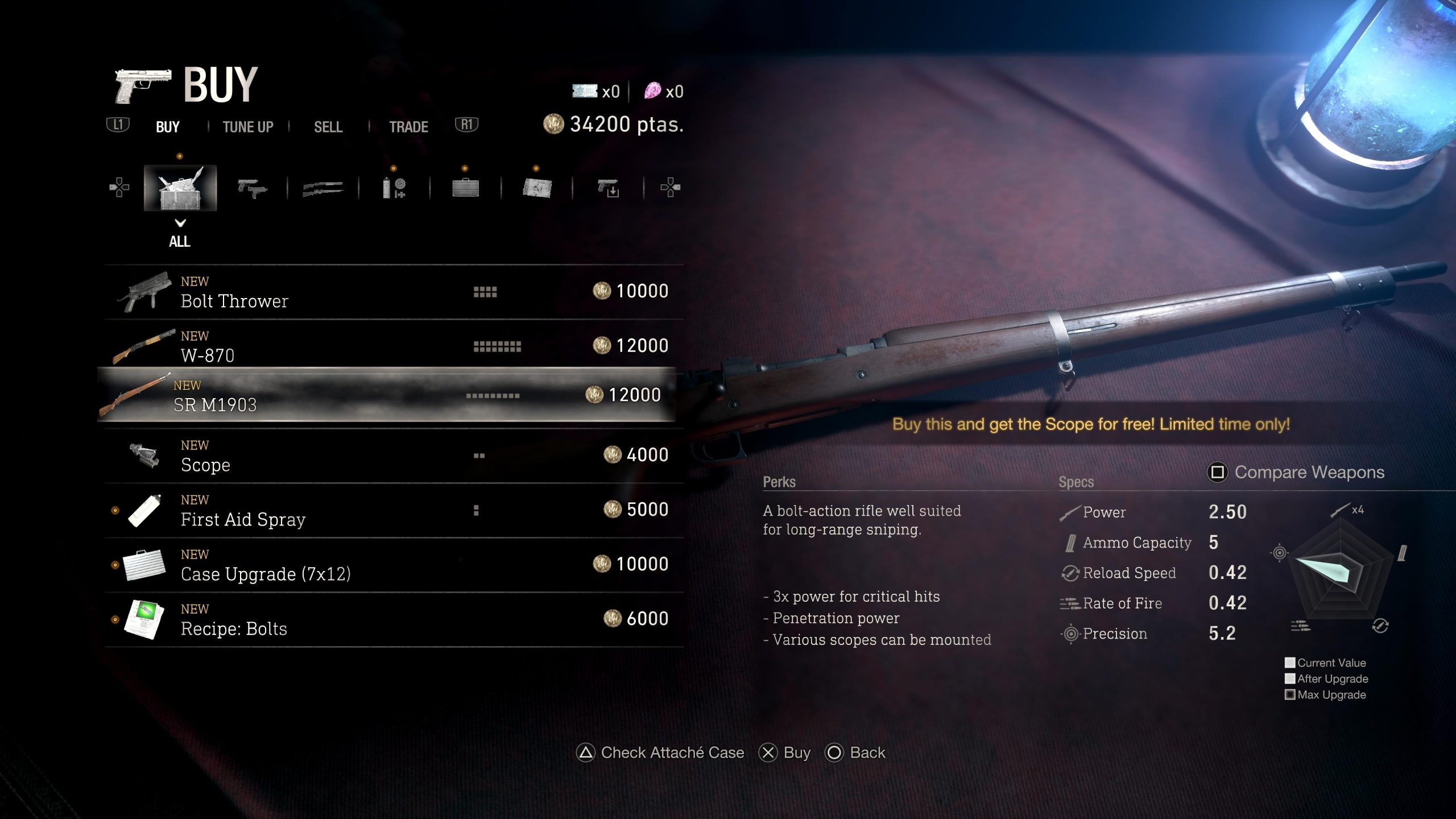The height and width of the screenshot is (819, 1456).
Task: Toggle the Max Upgrade legend checkbox
Action: [x=1290, y=694]
